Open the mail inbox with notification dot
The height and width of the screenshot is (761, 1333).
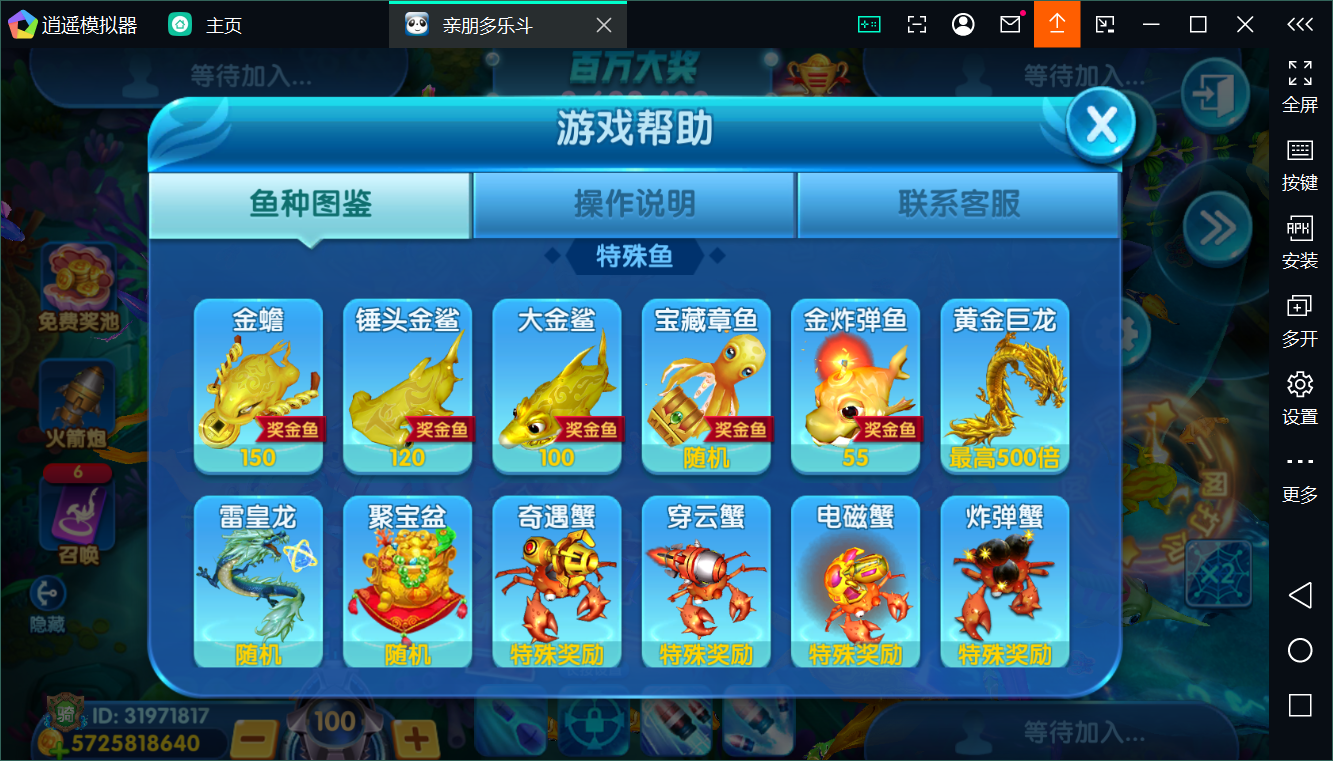coord(1011,23)
